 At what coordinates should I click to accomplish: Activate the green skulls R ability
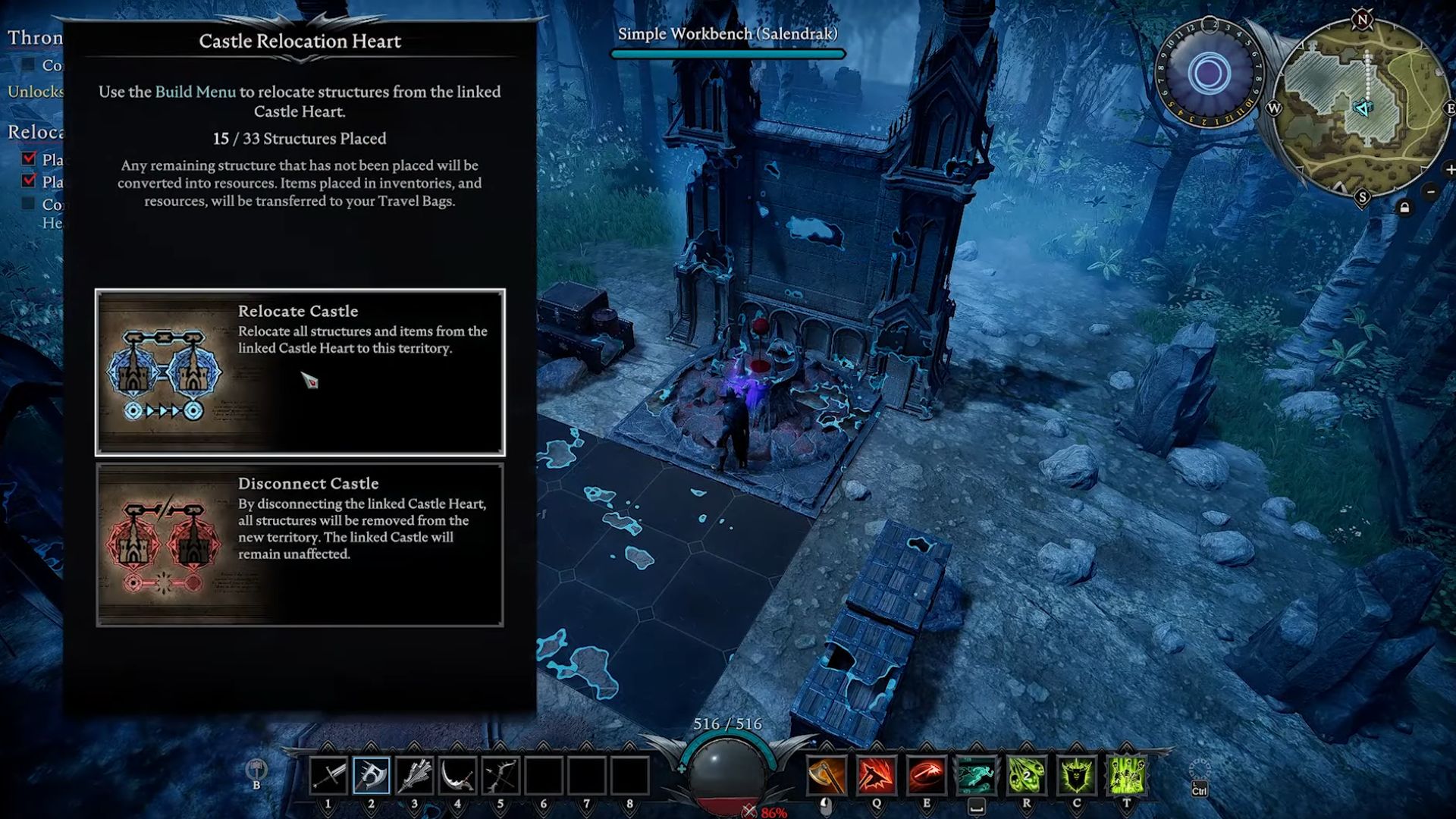pyautogui.click(x=1026, y=776)
